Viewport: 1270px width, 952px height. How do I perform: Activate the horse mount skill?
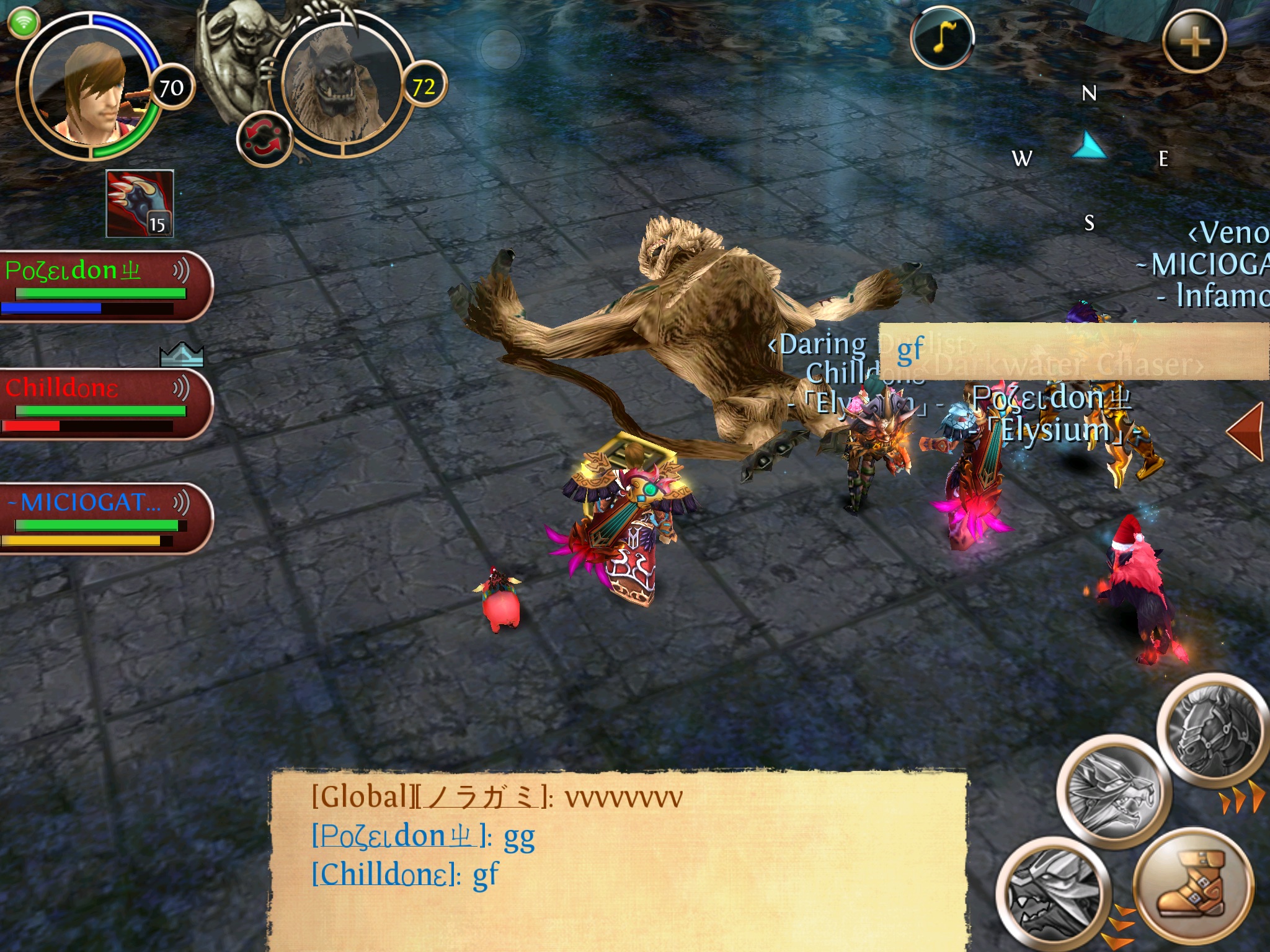pos(1212,734)
